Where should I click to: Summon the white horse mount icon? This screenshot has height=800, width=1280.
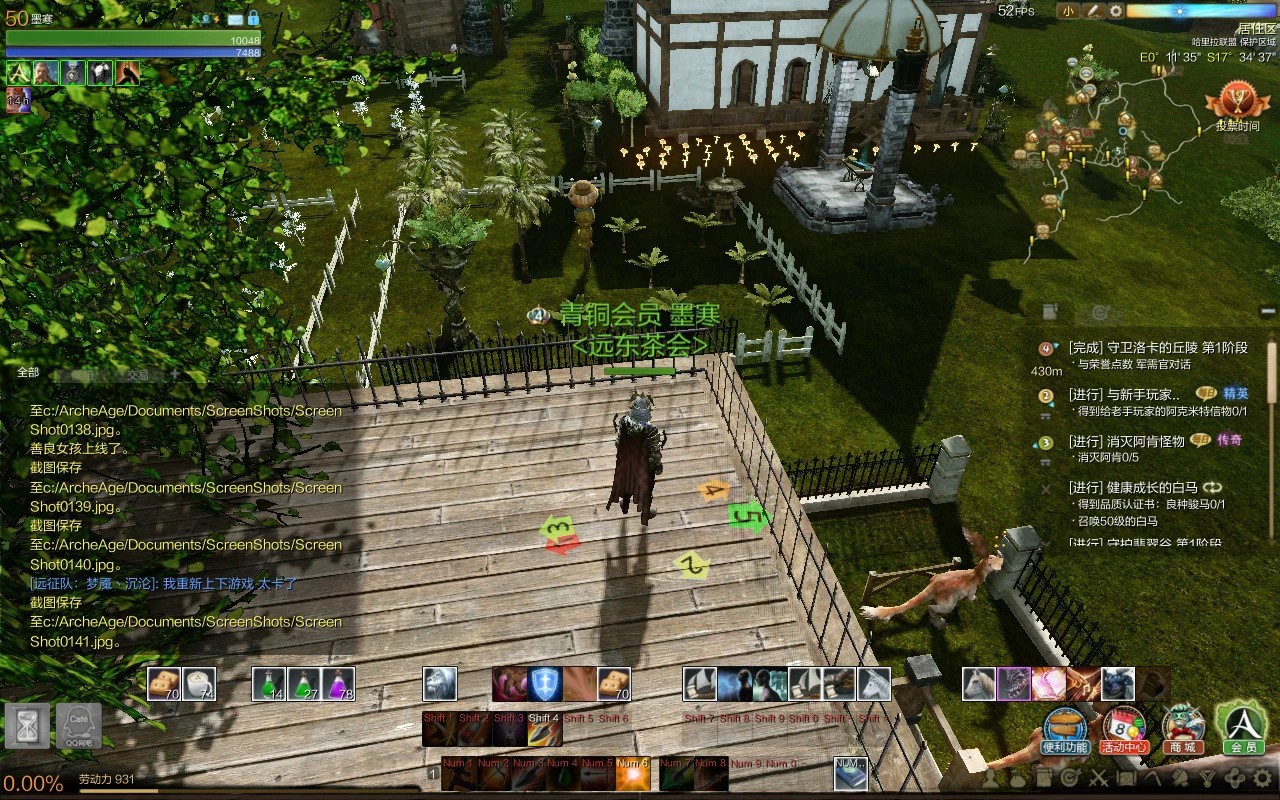pyautogui.click(x=979, y=684)
